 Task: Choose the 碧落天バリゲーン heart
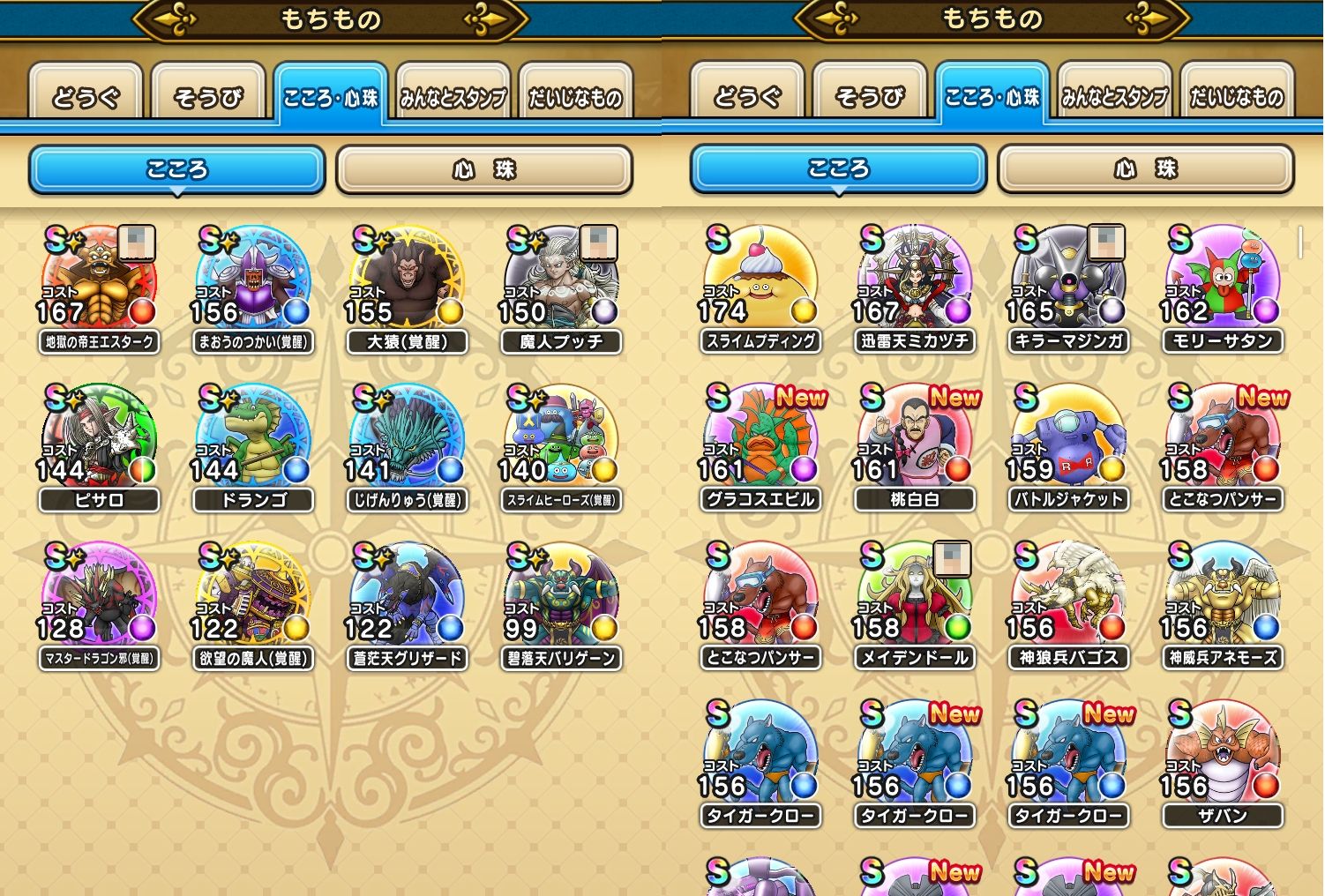[x=560, y=597]
